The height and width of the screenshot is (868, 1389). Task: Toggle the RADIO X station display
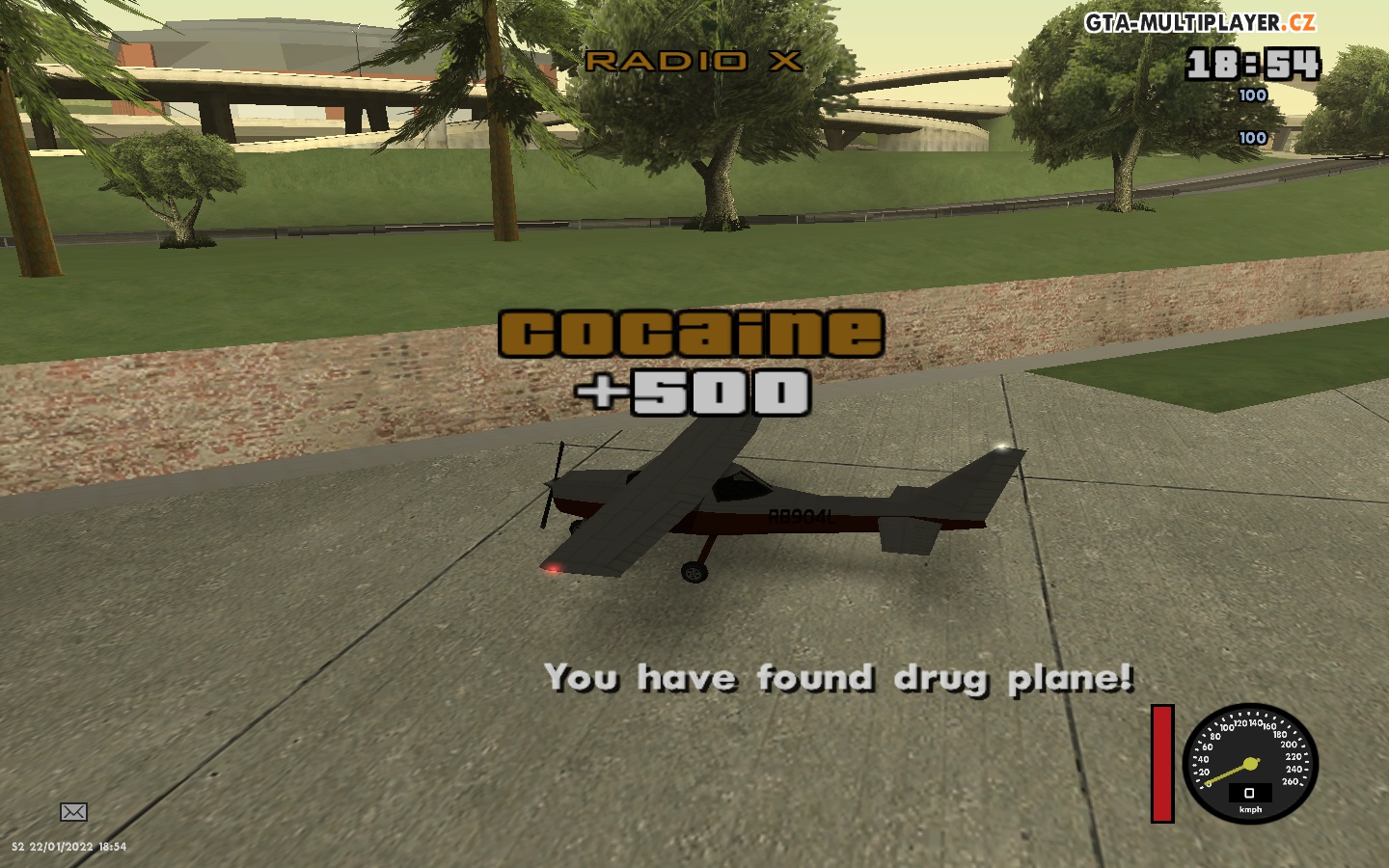[693, 60]
